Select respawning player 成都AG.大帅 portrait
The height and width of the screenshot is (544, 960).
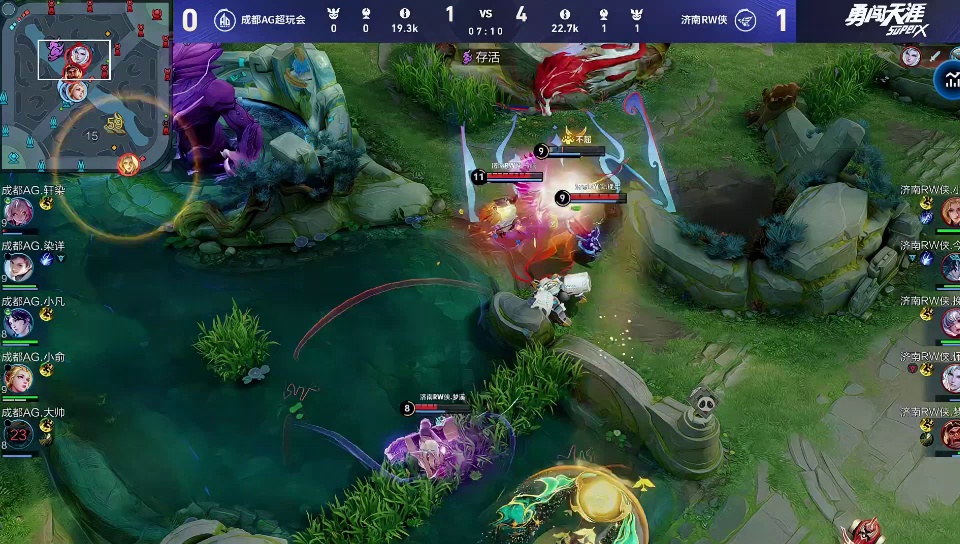[20, 434]
